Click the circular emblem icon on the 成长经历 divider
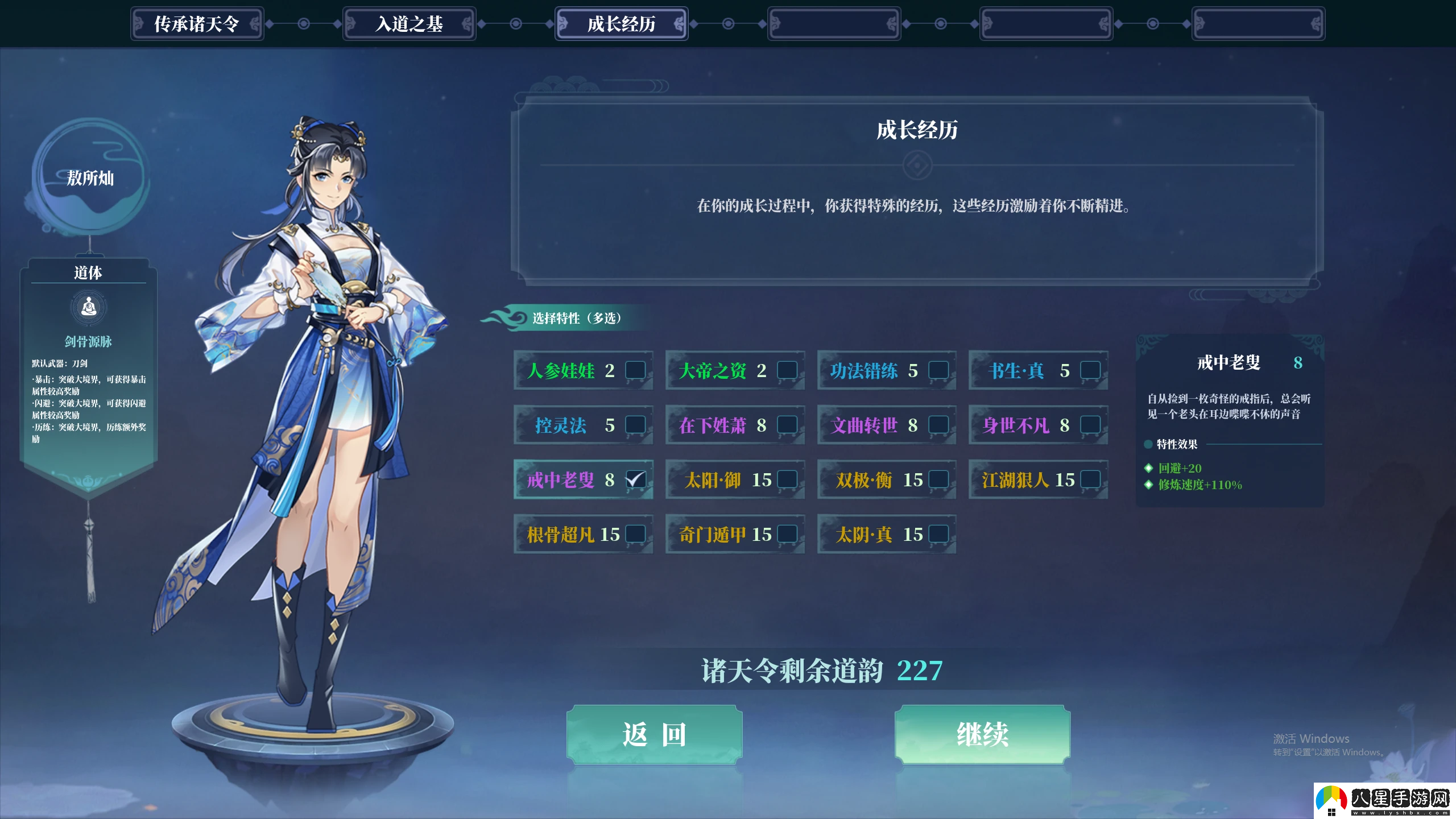The height and width of the screenshot is (819, 1456). 917,164
